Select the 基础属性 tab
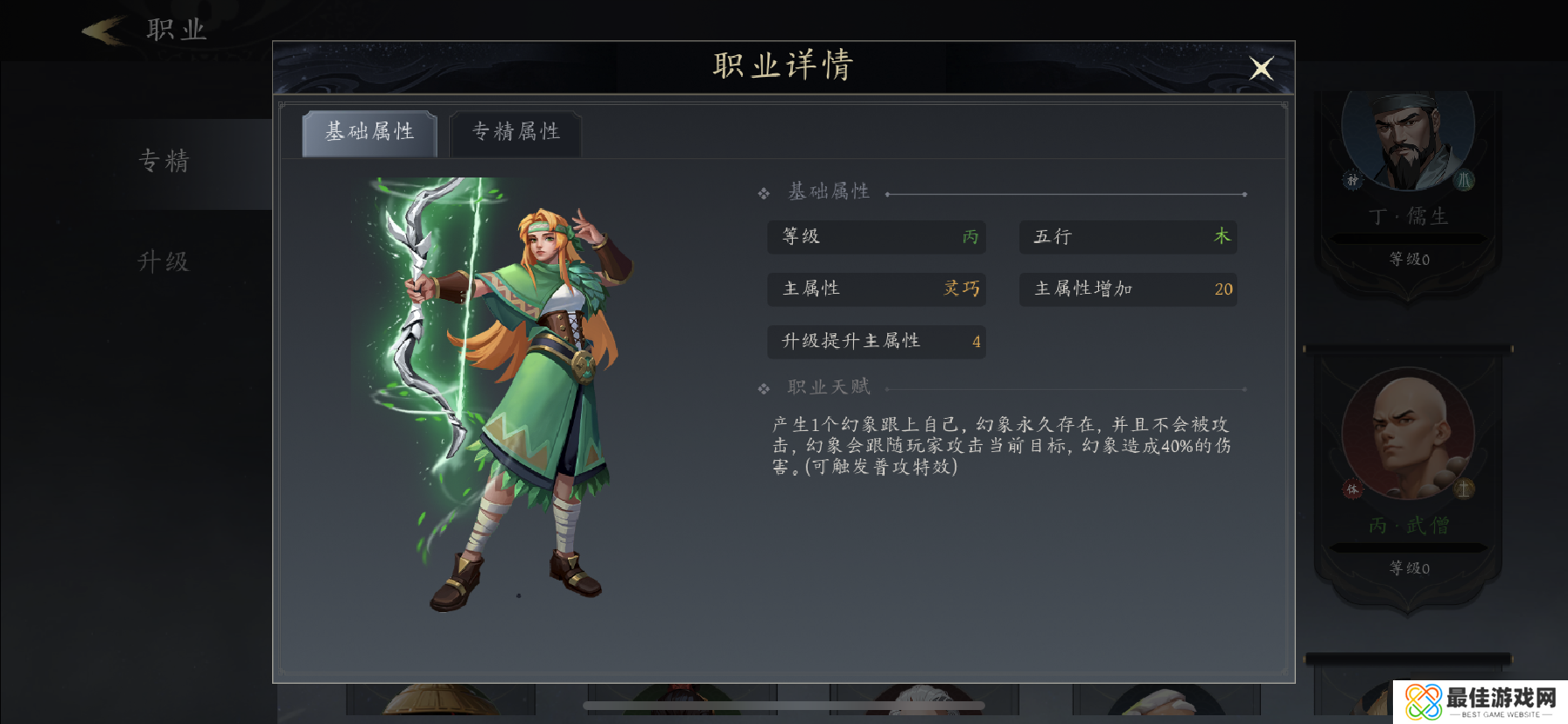1568x724 pixels. tap(368, 132)
